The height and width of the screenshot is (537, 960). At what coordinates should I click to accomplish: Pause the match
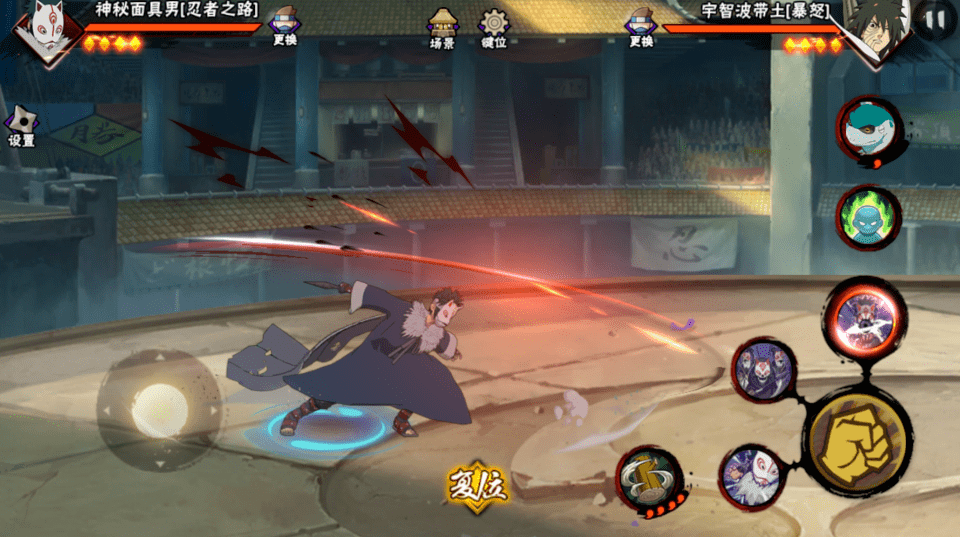tap(936, 17)
